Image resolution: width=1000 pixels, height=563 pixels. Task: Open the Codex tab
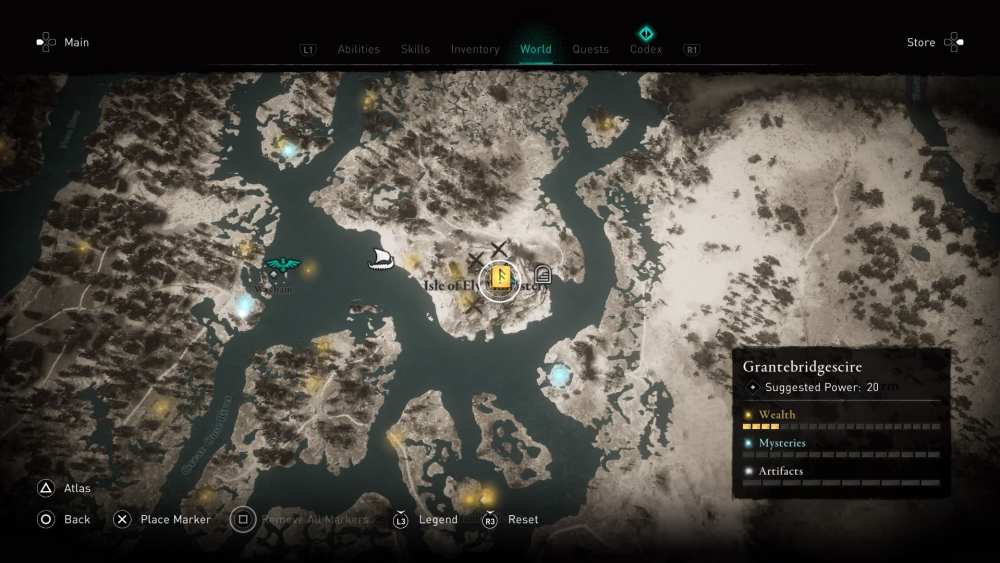tap(646, 48)
